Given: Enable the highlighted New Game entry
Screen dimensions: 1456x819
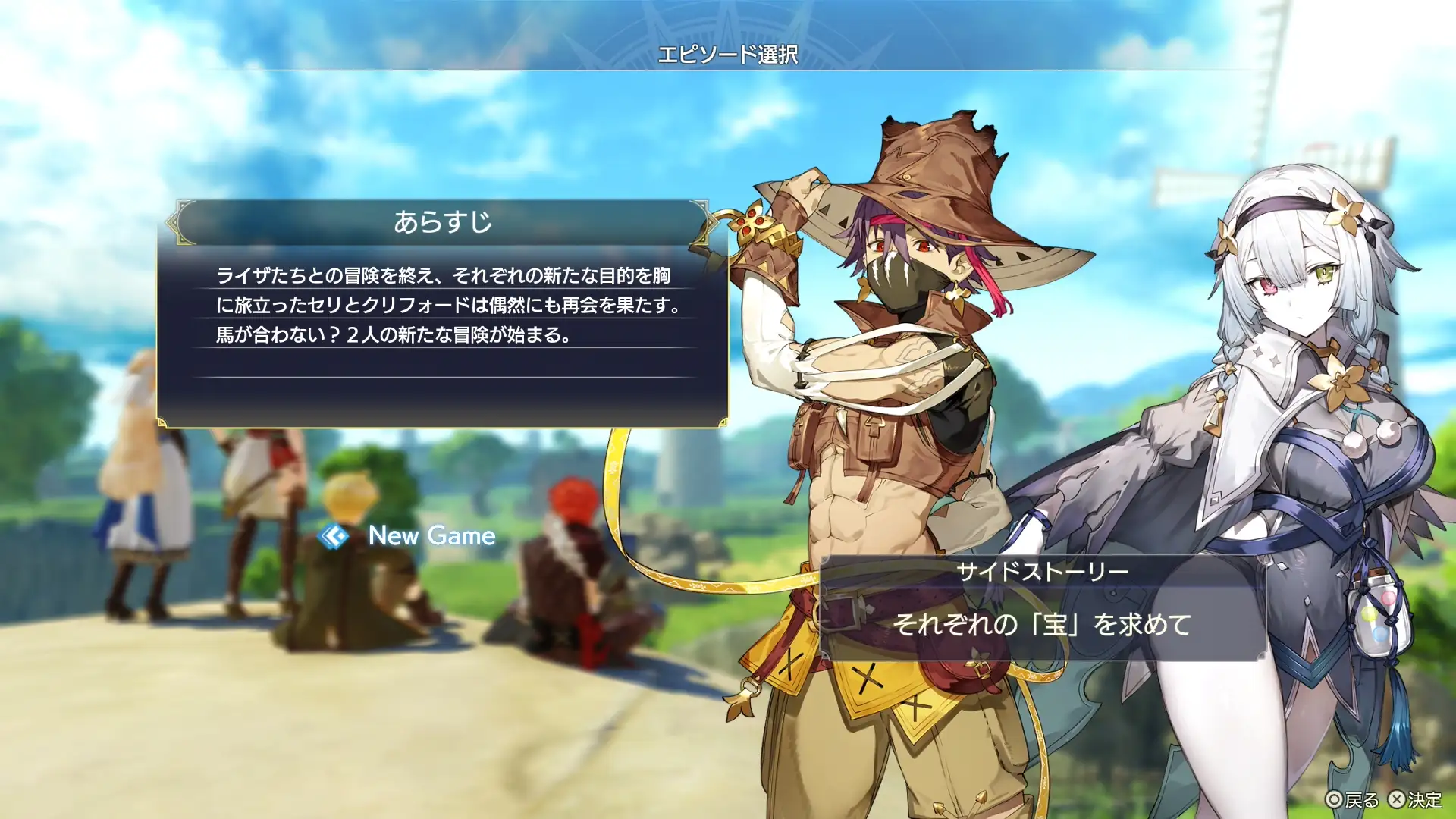Looking at the screenshot, I should click(431, 537).
